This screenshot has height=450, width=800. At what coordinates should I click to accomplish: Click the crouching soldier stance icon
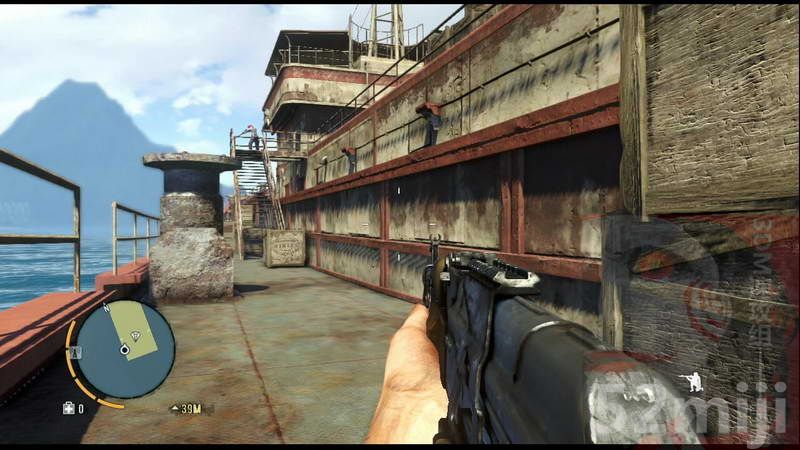pos(690,381)
